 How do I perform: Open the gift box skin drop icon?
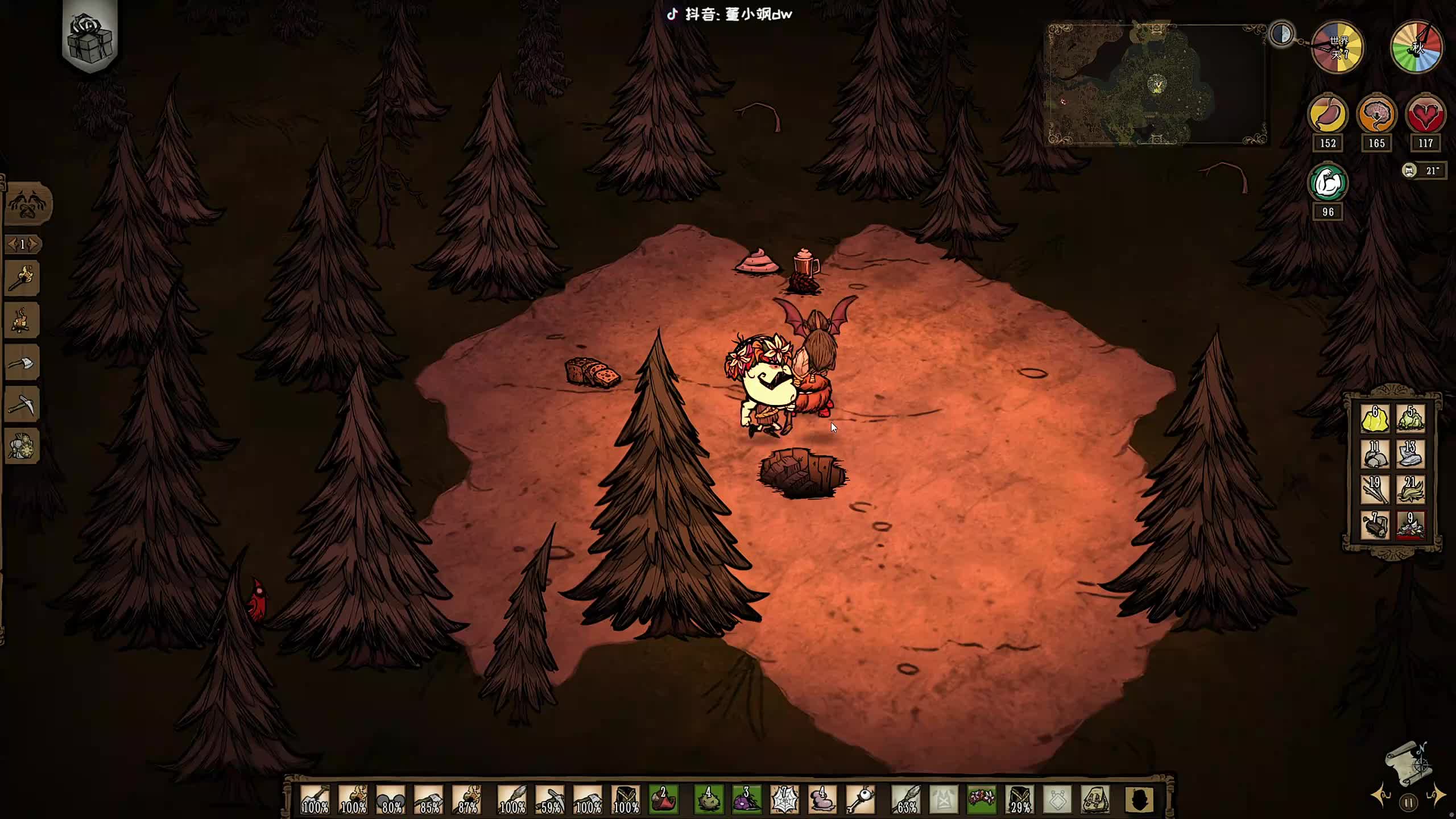(x=90, y=38)
